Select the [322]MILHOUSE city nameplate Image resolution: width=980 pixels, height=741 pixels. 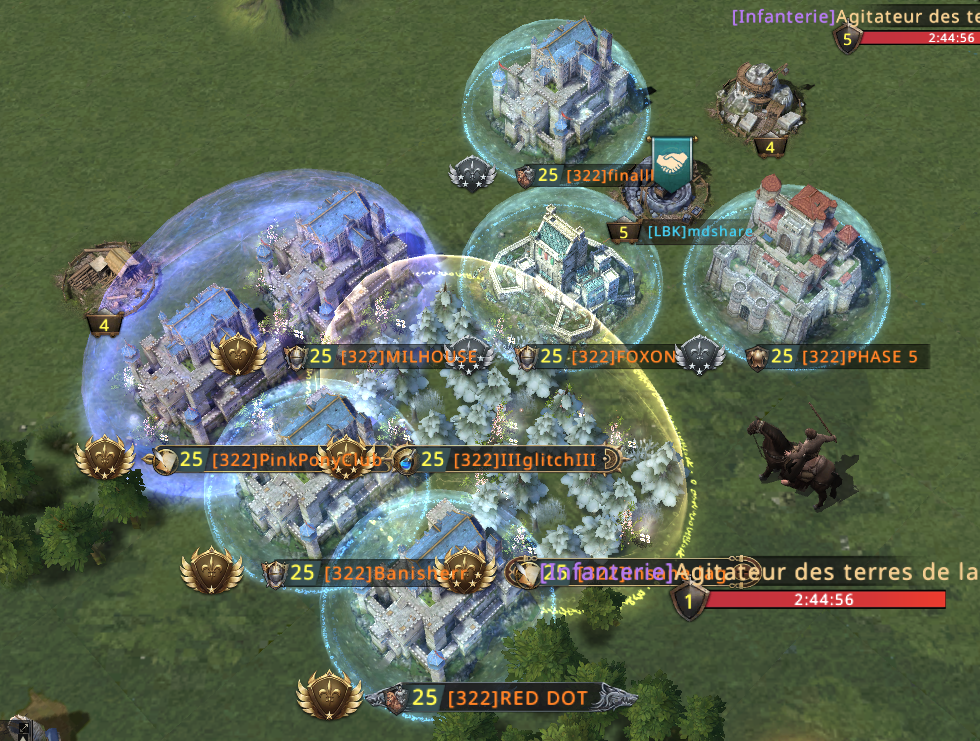[393, 357]
